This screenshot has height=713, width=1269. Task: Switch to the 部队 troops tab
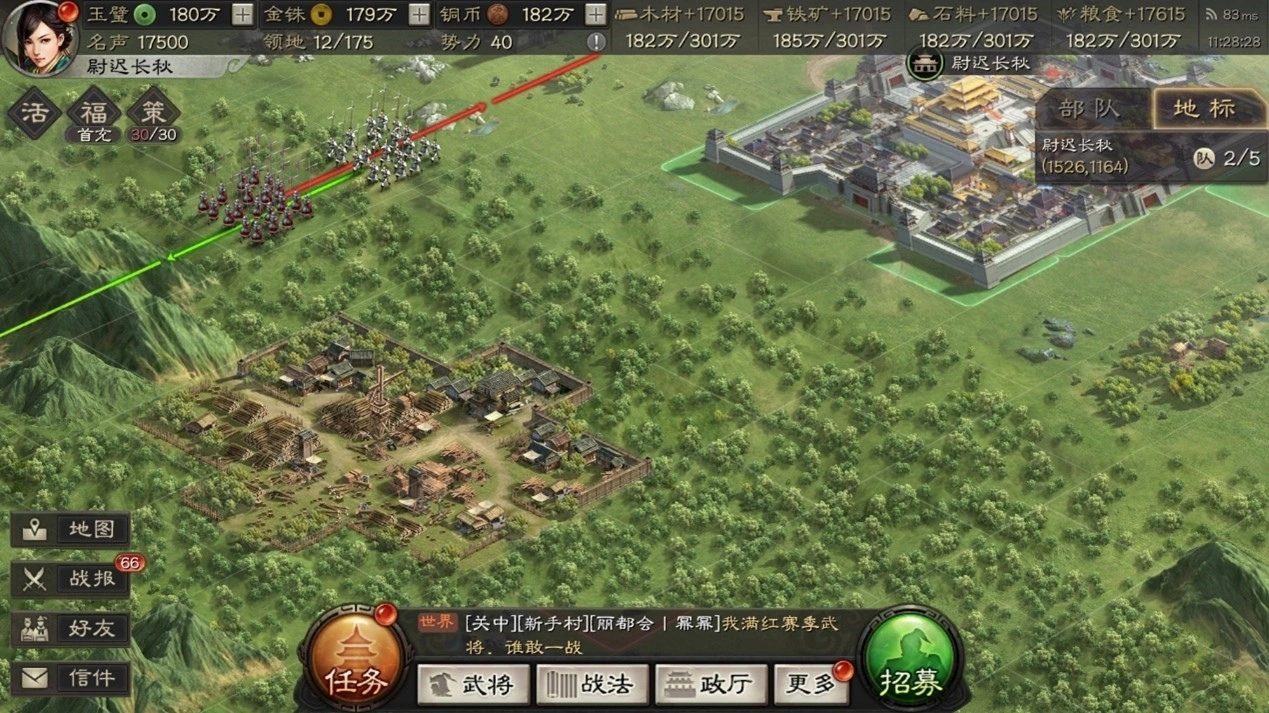[1089, 108]
